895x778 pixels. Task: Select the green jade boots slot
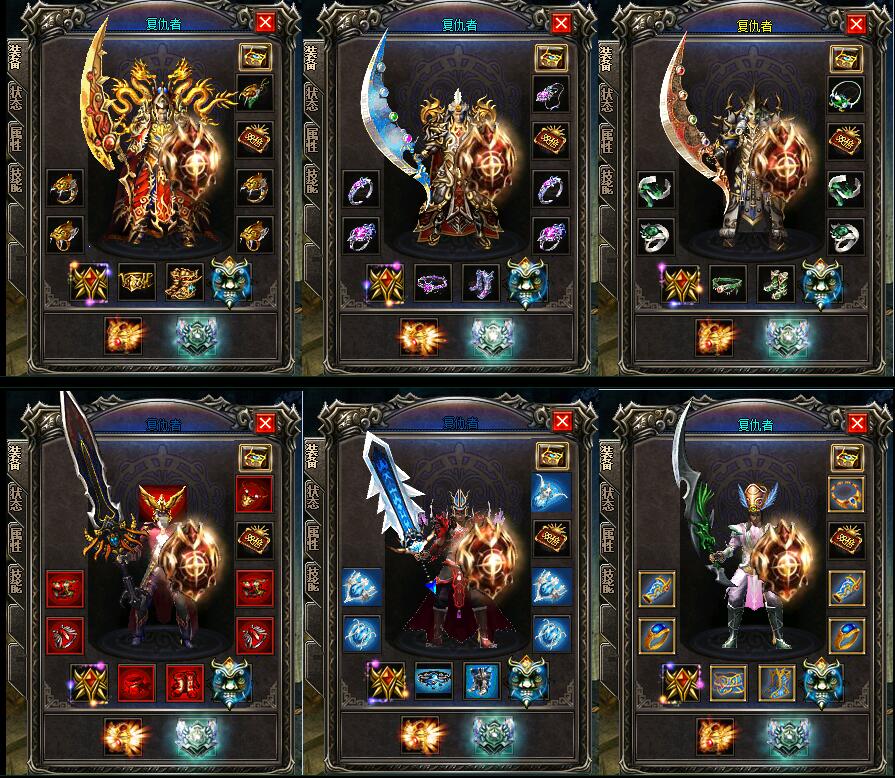pos(776,283)
